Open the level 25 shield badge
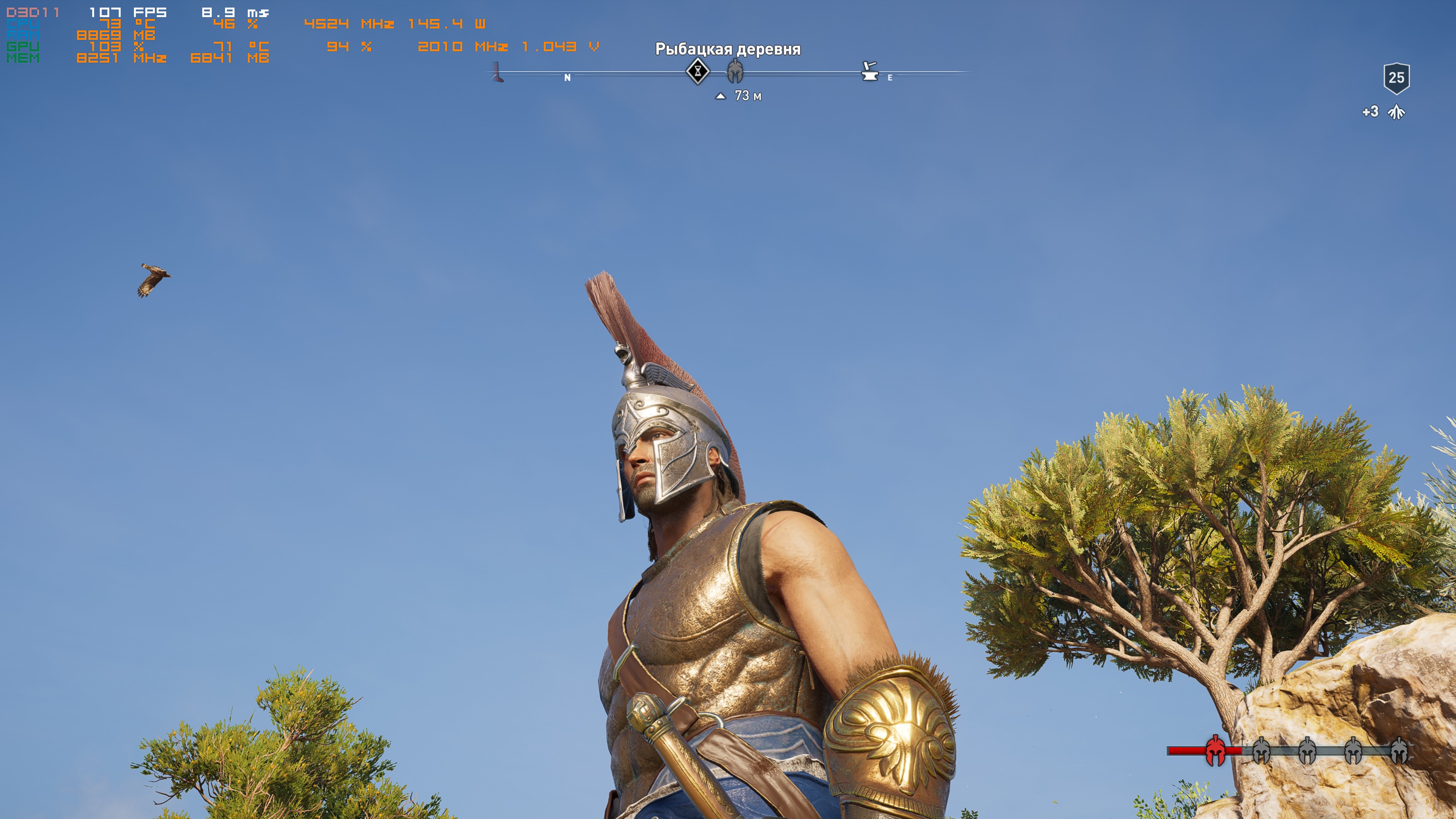Image resolution: width=1456 pixels, height=819 pixels. [1396, 78]
